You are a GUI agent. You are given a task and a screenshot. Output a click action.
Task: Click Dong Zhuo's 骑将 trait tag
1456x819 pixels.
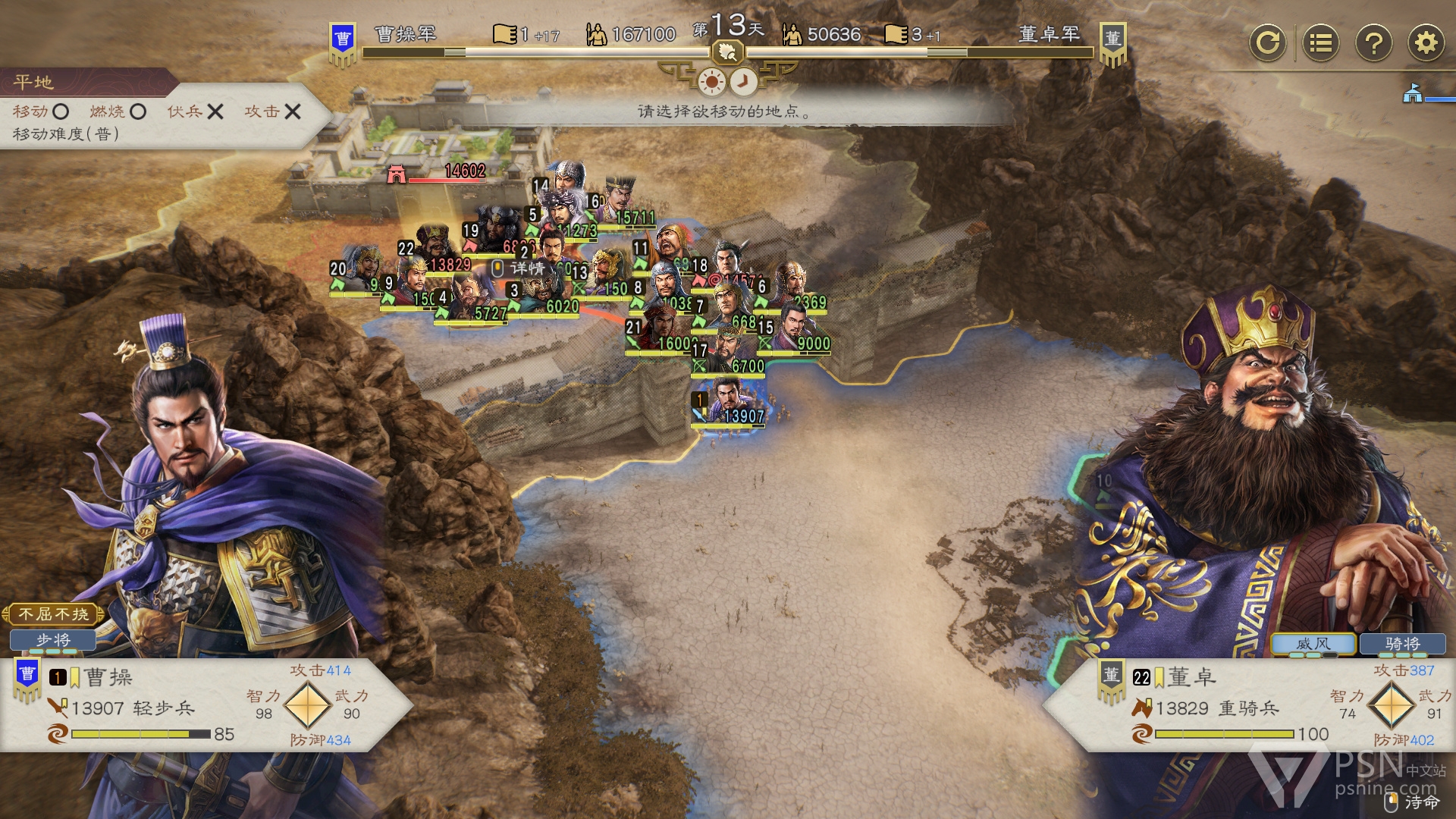click(1402, 644)
